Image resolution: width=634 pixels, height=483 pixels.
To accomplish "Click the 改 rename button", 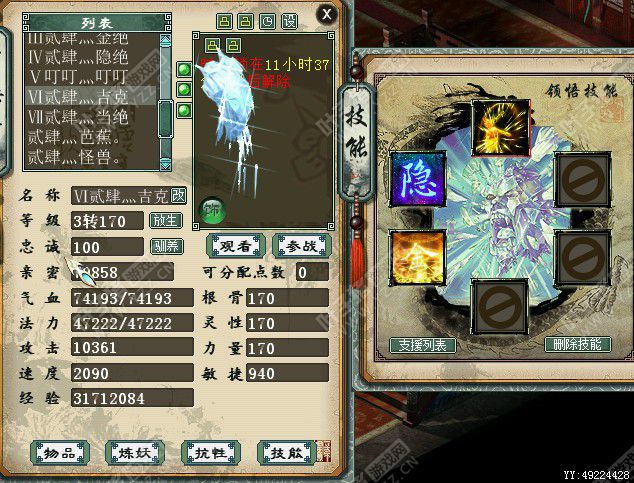I will (178, 195).
